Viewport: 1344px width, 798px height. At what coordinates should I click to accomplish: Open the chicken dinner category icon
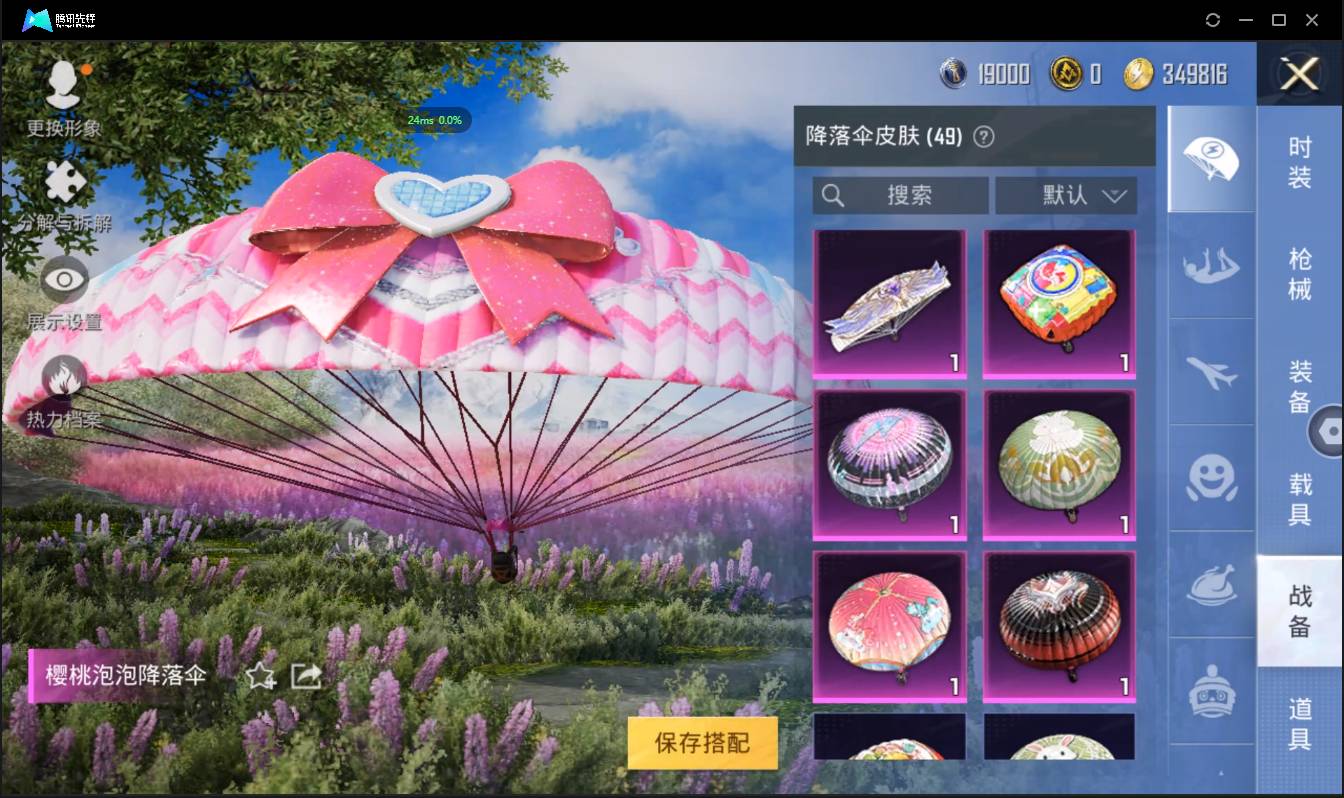(1211, 585)
